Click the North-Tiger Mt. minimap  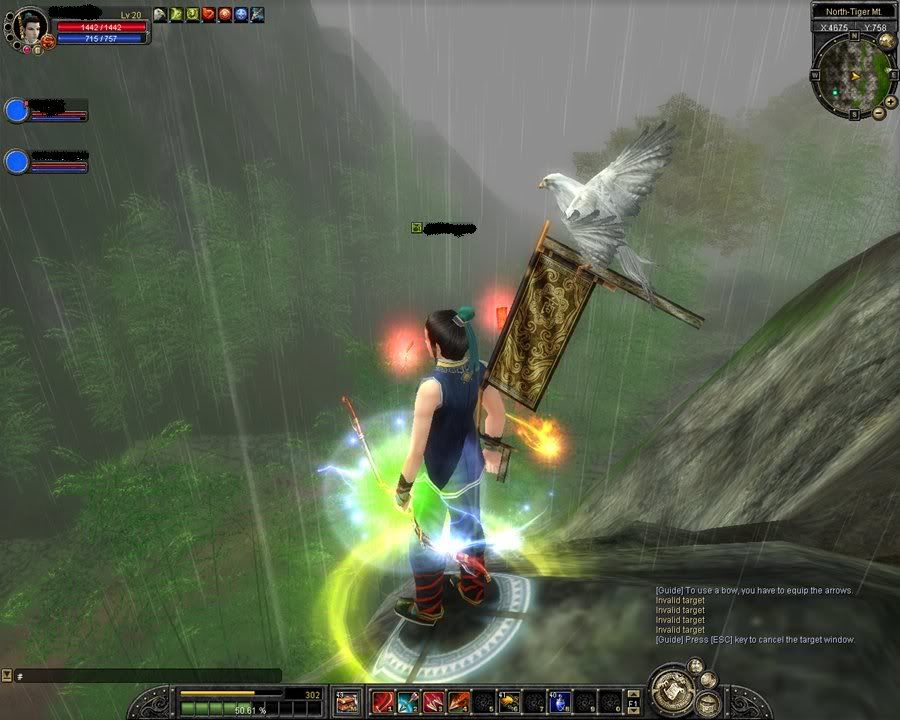[852, 74]
